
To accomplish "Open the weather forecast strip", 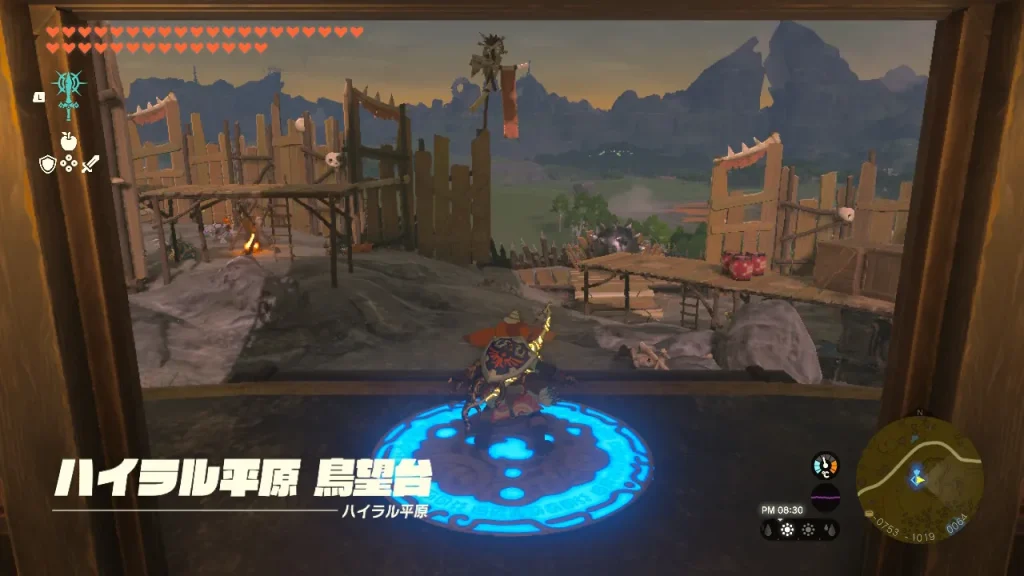I will click(800, 530).
